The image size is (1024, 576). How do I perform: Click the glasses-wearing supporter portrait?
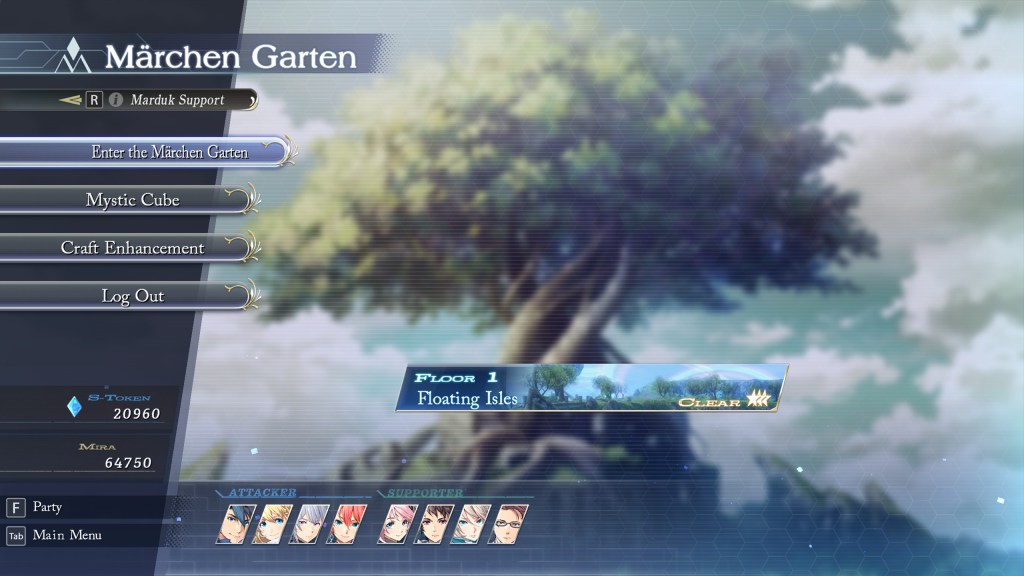(506, 524)
